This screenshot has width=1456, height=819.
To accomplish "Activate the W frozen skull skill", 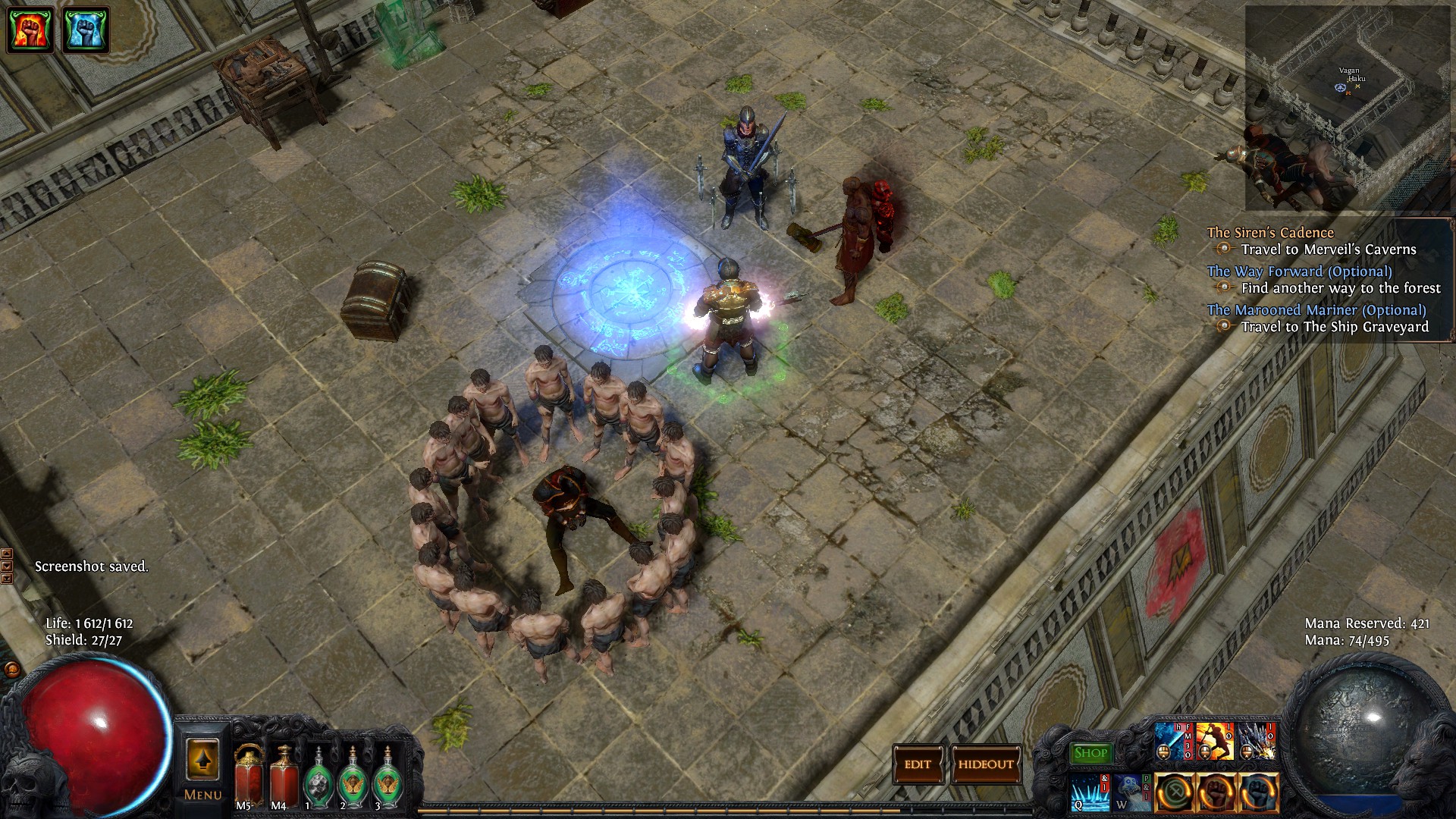I will 1132,792.
